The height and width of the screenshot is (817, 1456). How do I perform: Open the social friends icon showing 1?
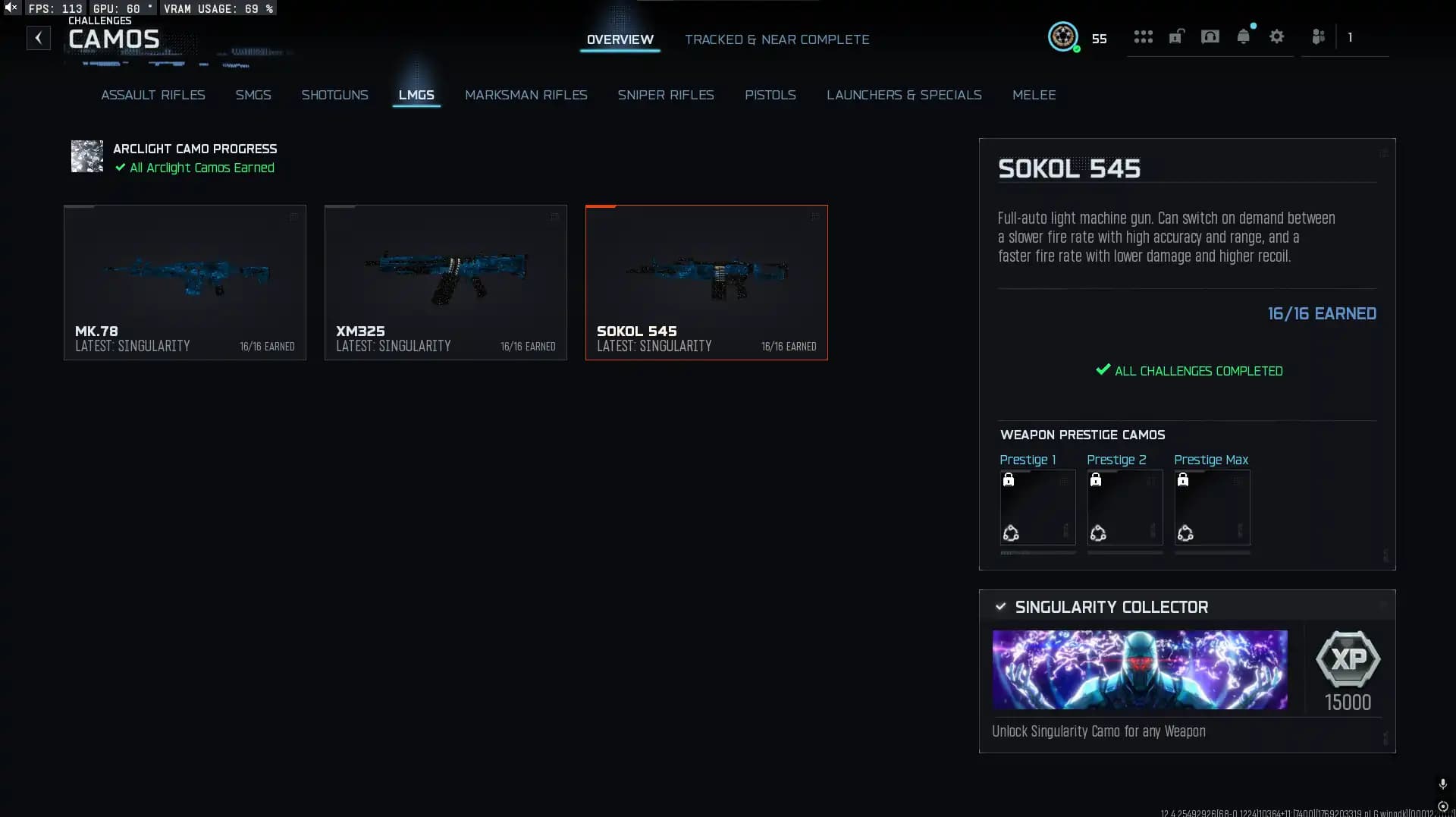[1318, 36]
